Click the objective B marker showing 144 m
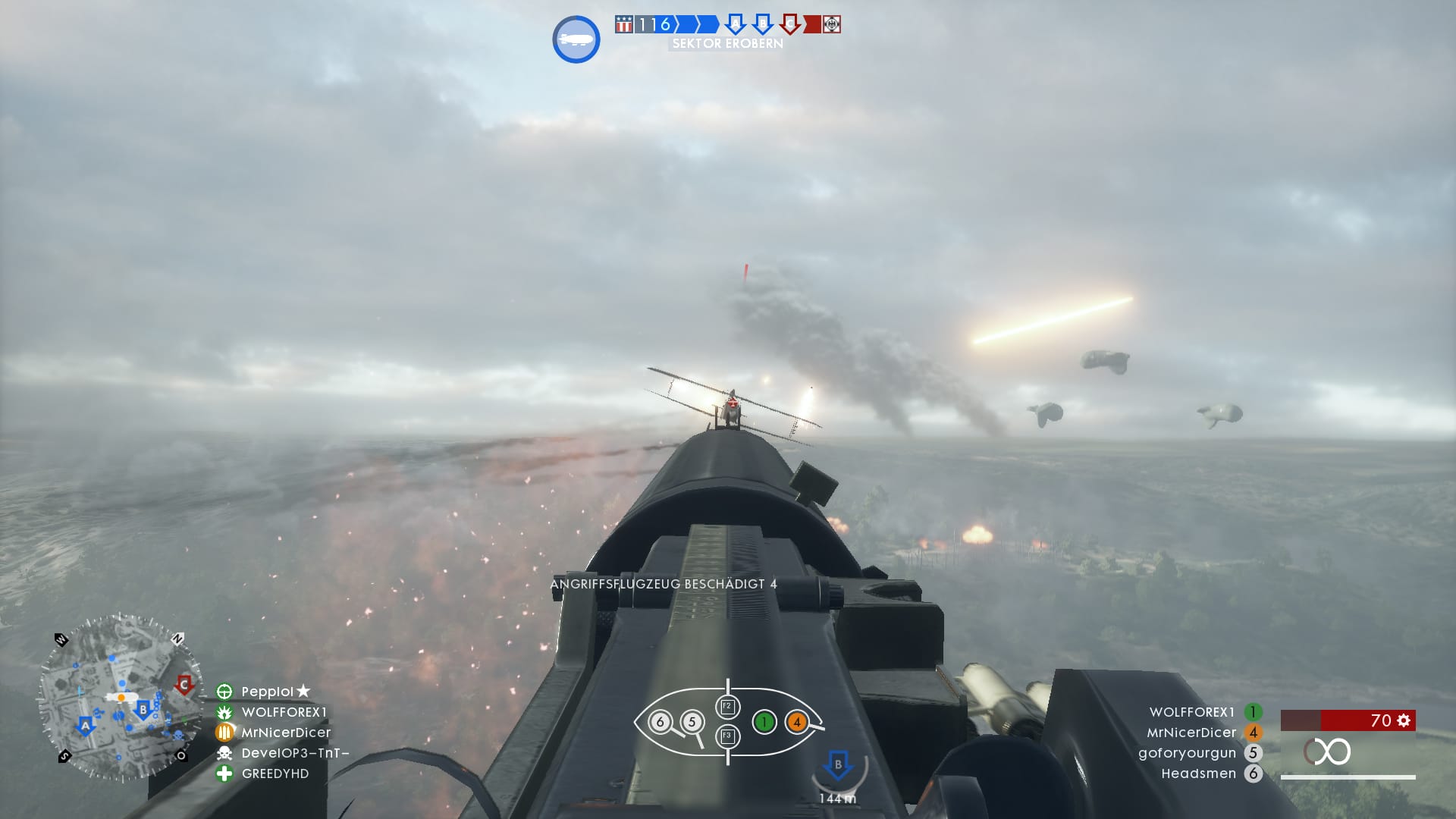This screenshot has width=1456, height=819. coord(838,764)
